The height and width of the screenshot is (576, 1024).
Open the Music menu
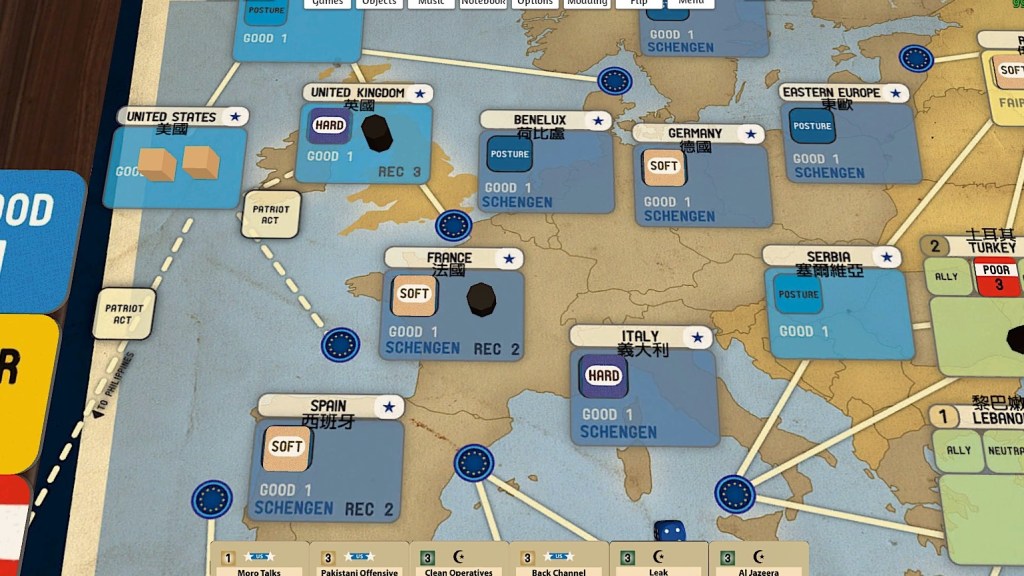pyautogui.click(x=432, y=3)
